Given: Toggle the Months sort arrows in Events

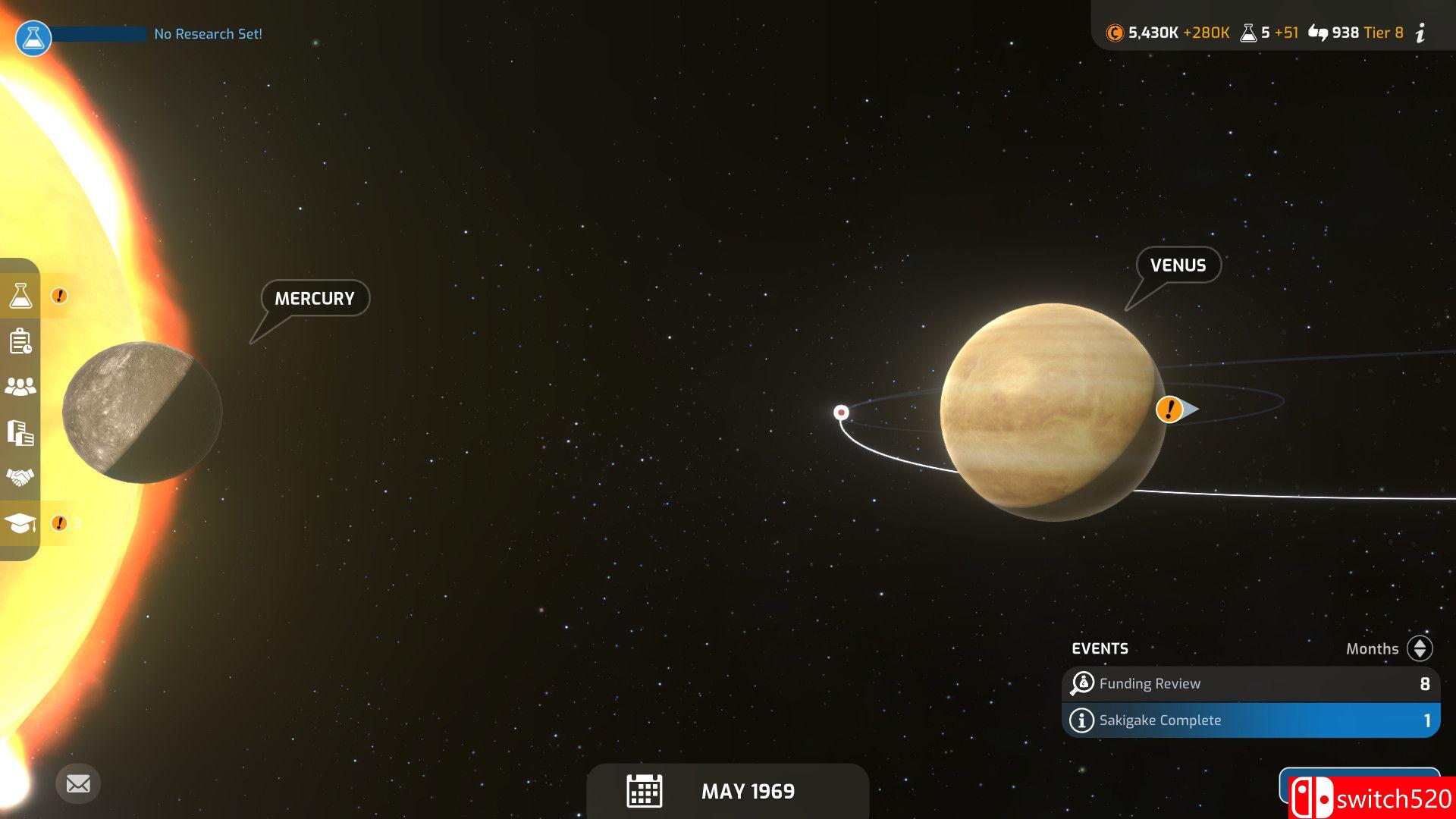Looking at the screenshot, I should [1420, 648].
